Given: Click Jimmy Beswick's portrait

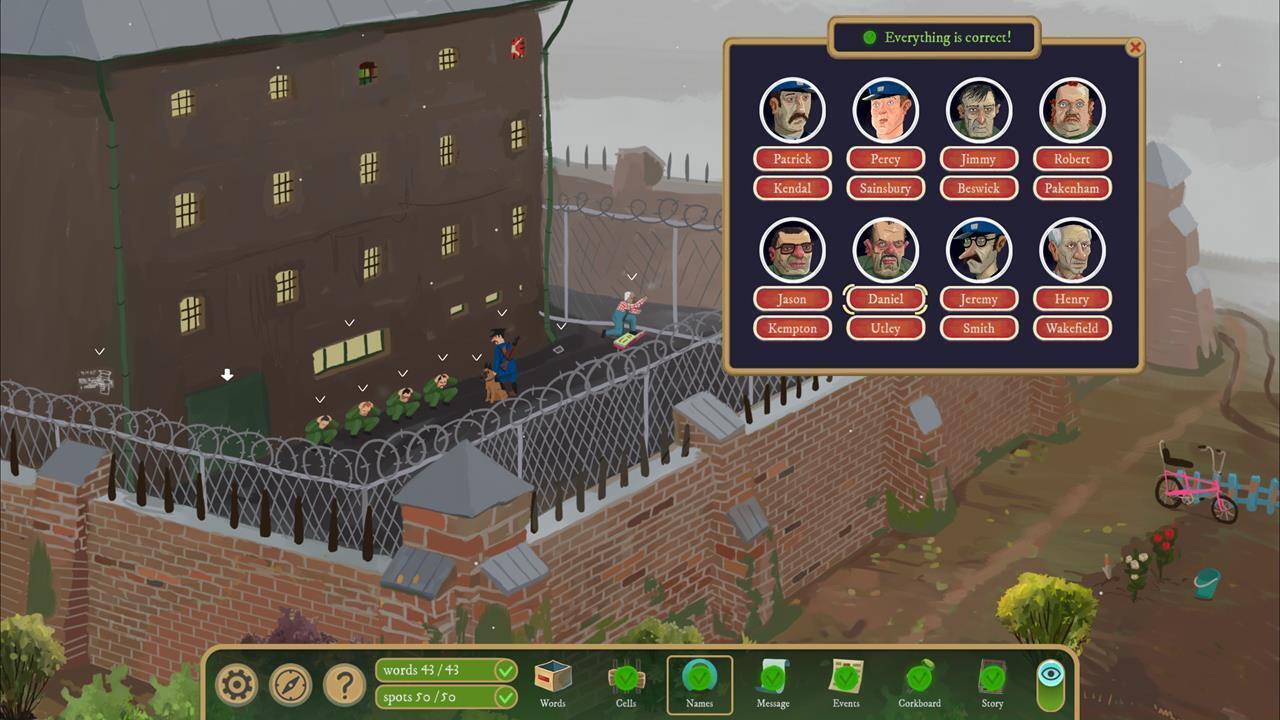Looking at the screenshot, I should tap(978, 110).
